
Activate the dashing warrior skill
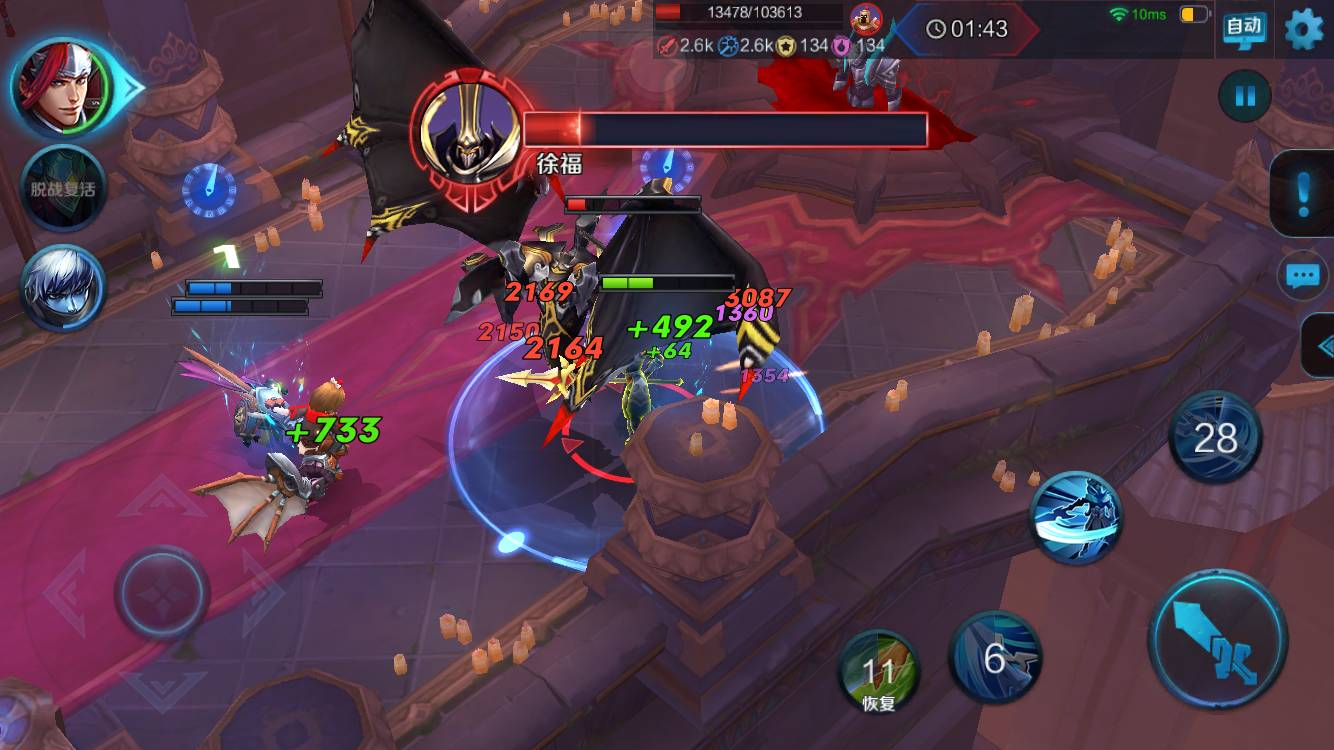pos(1076,517)
